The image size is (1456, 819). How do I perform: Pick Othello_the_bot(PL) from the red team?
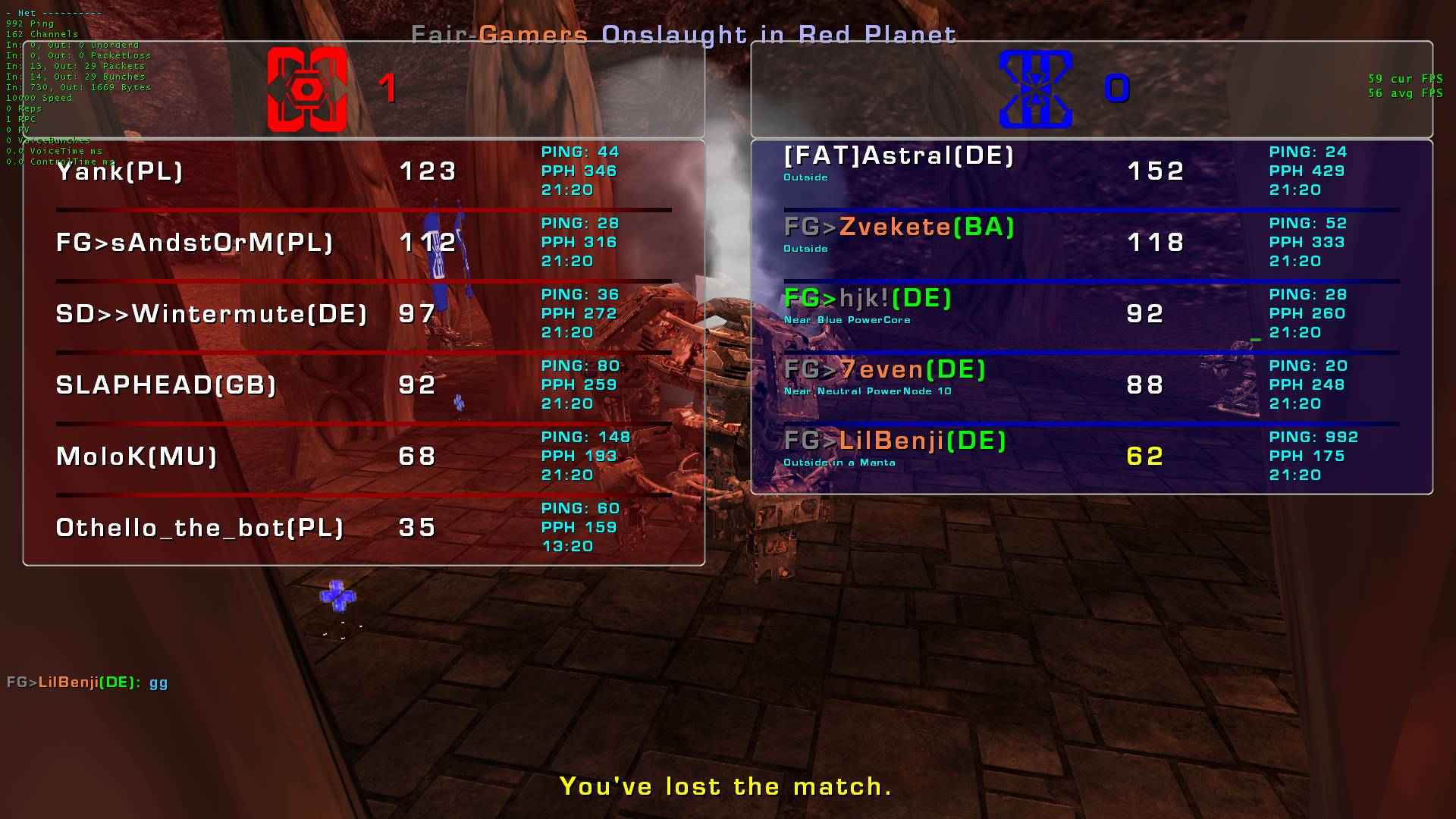click(x=200, y=528)
